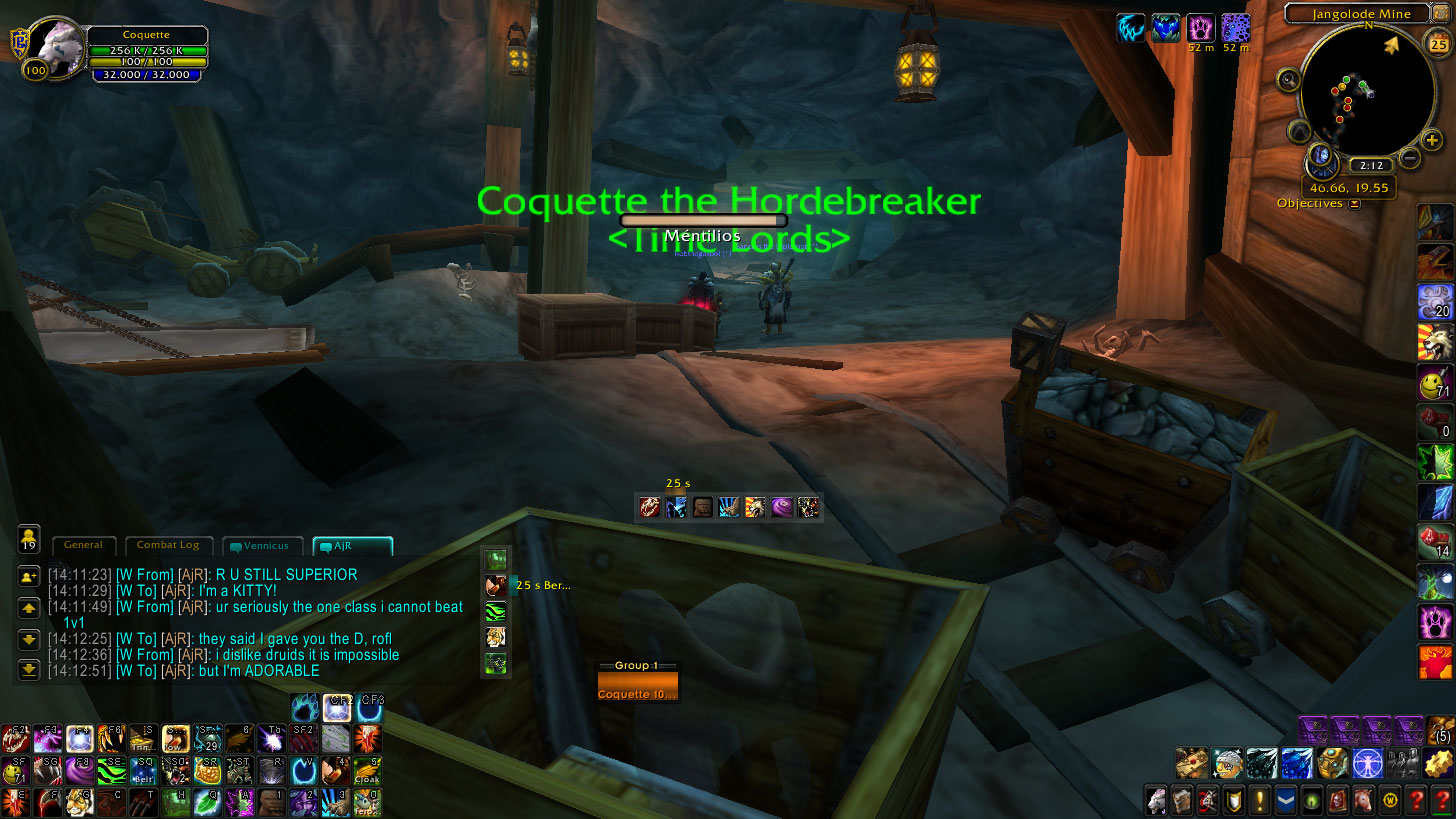The width and height of the screenshot is (1456, 819).
Task: Switch to the General chat tab
Action: 83,546
